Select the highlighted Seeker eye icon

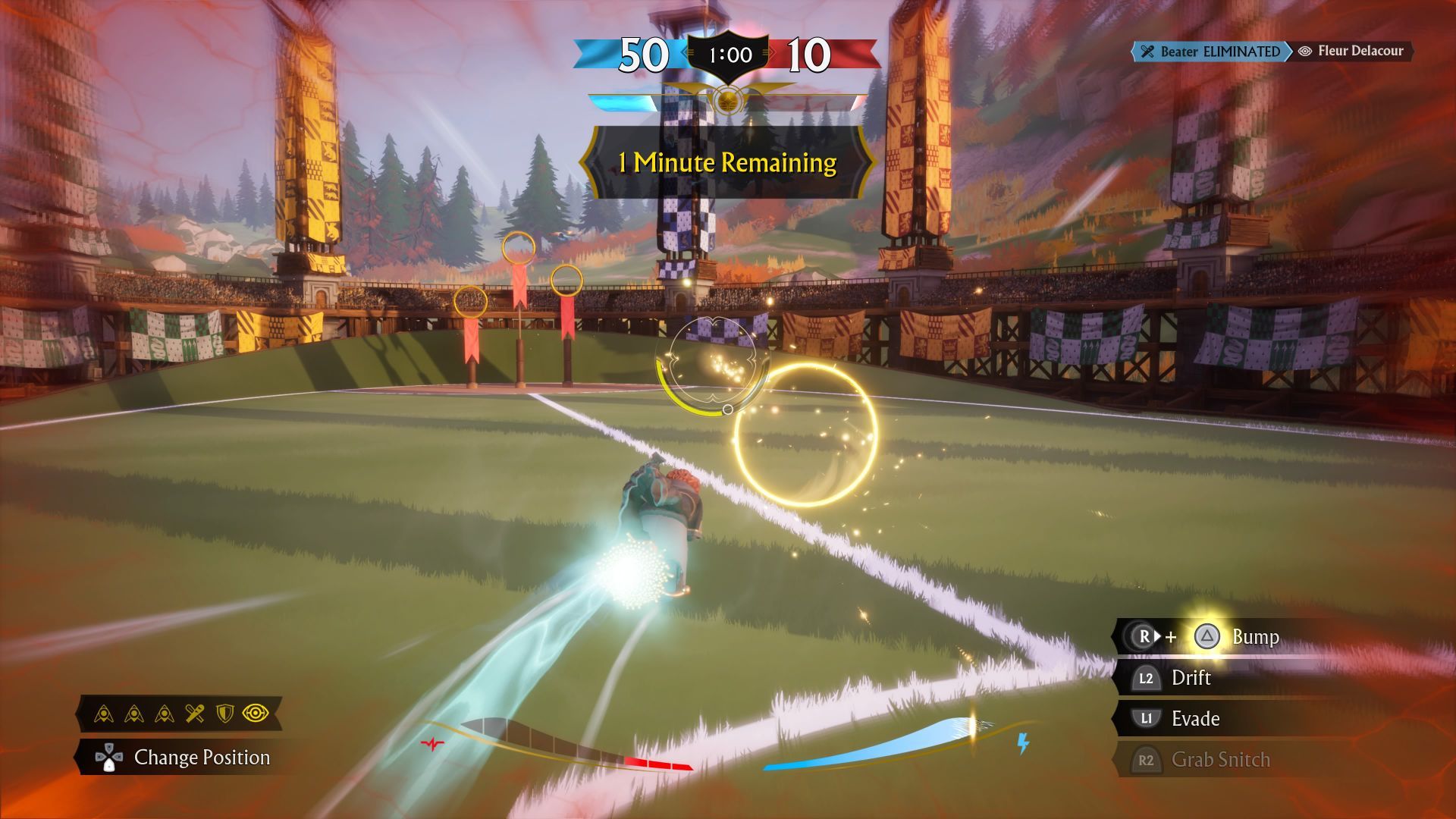pyautogui.click(x=256, y=714)
